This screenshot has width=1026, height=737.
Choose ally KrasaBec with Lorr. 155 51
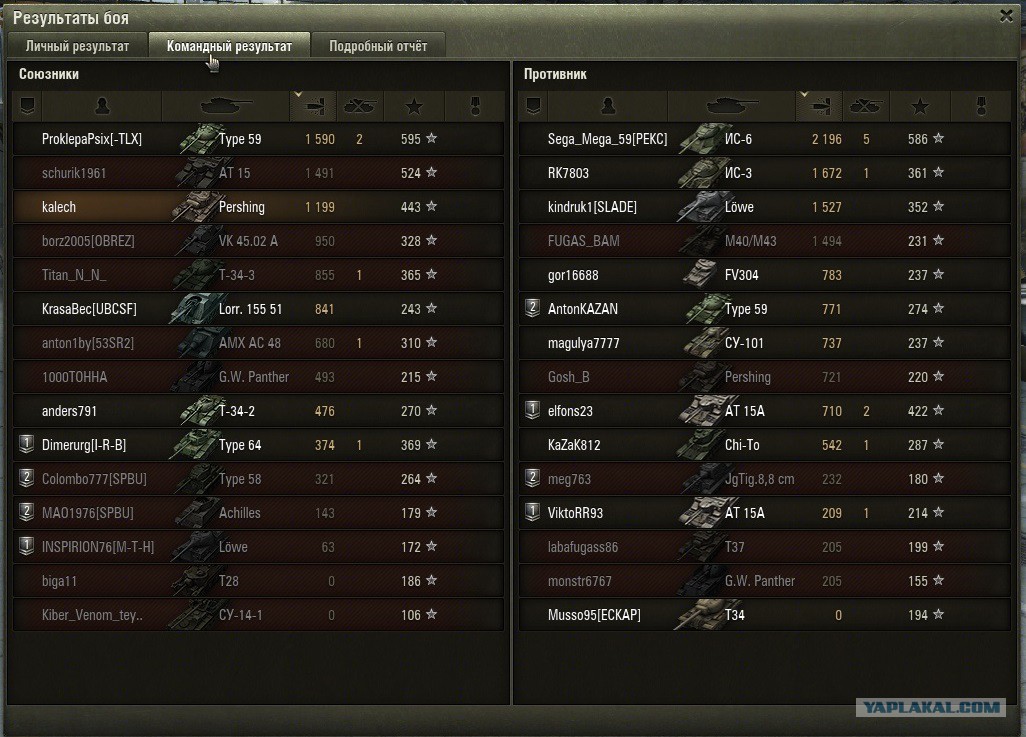(x=89, y=309)
